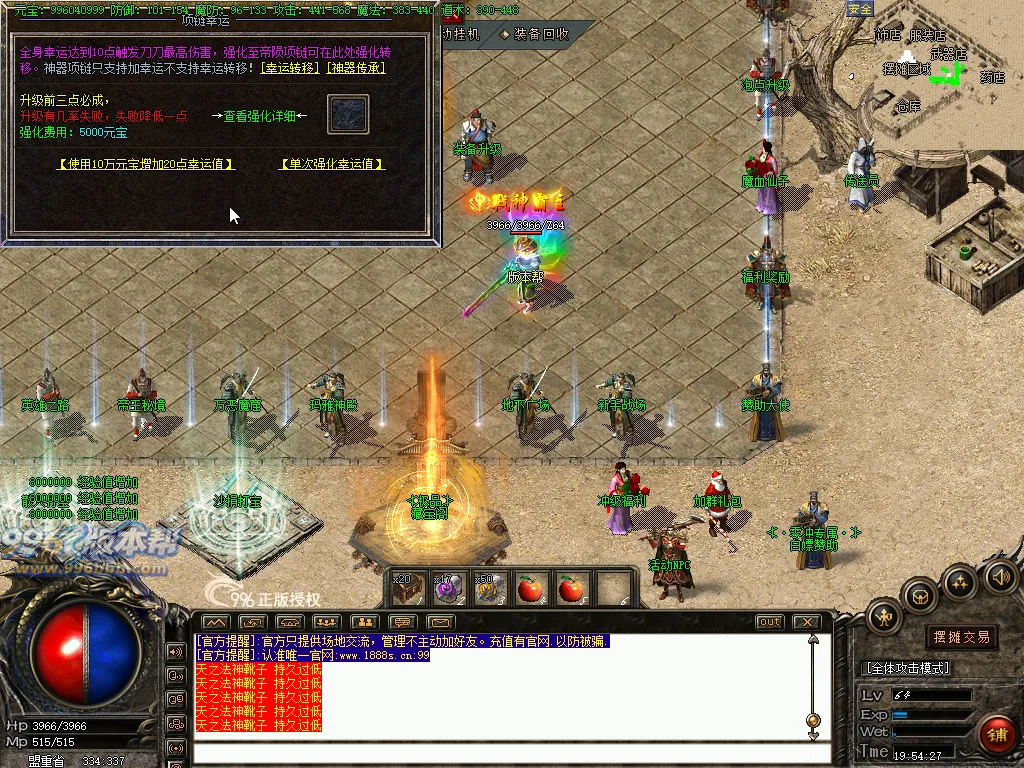Viewport: 1024px width, 768px height.
Task: Open the 装备回收 equipment recycle tab
Action: click(x=535, y=33)
